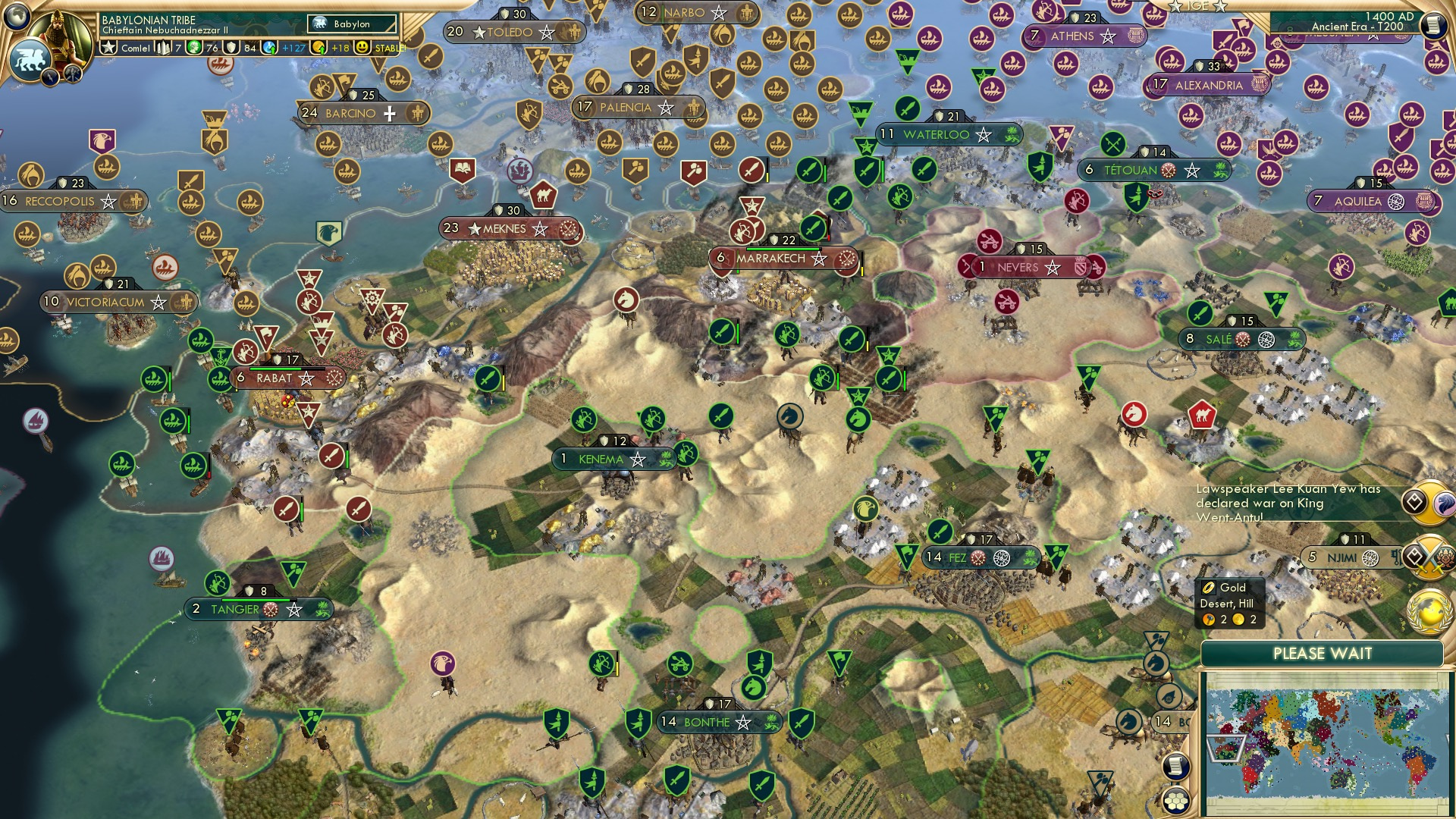Open the crossed-swords war declaration notification
Image resolution: width=1456 pixels, height=819 pixels.
tap(1427, 557)
